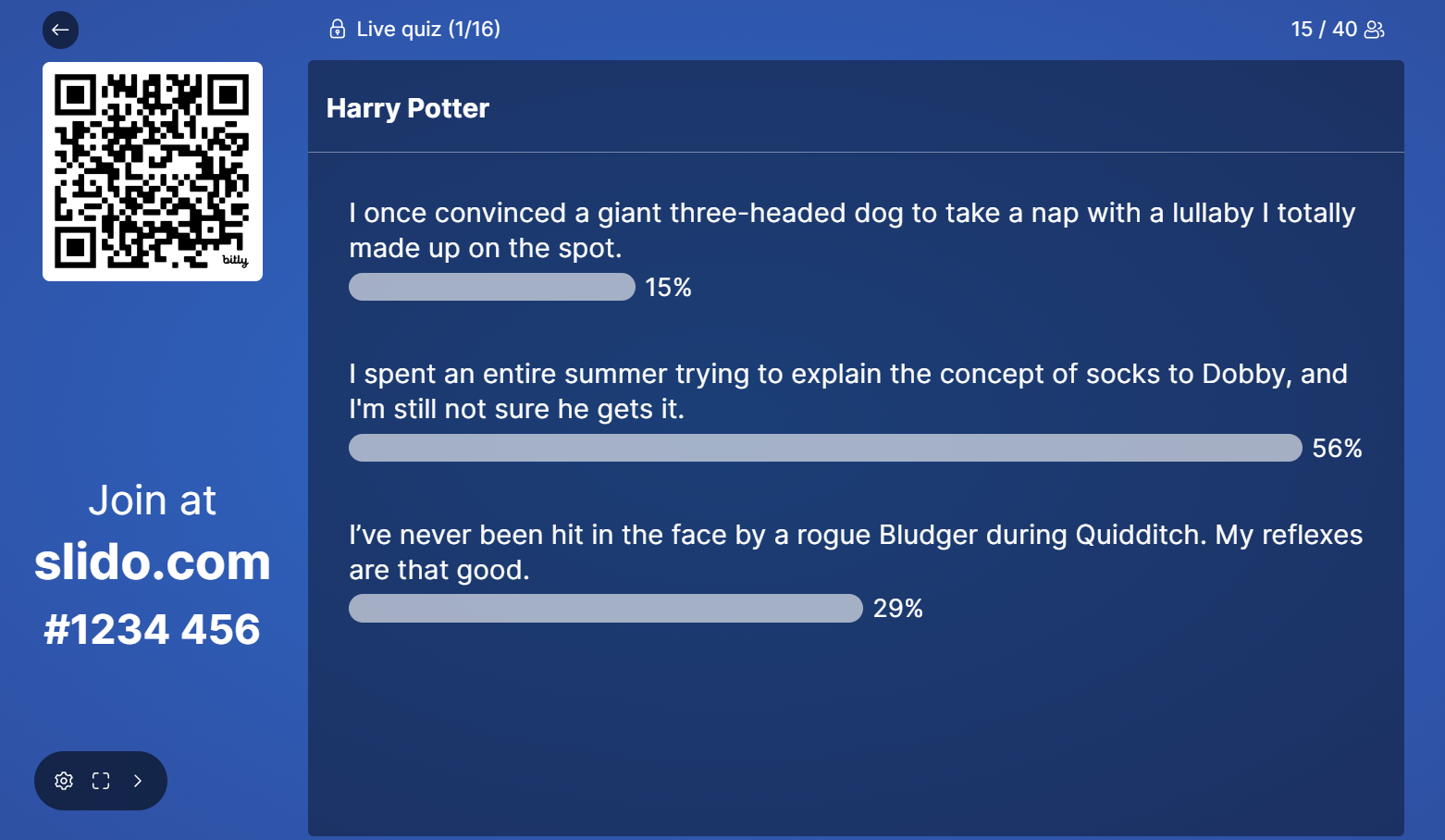Click the bitly logo on the QR code
The height and width of the screenshot is (840, 1445).
[x=234, y=263]
